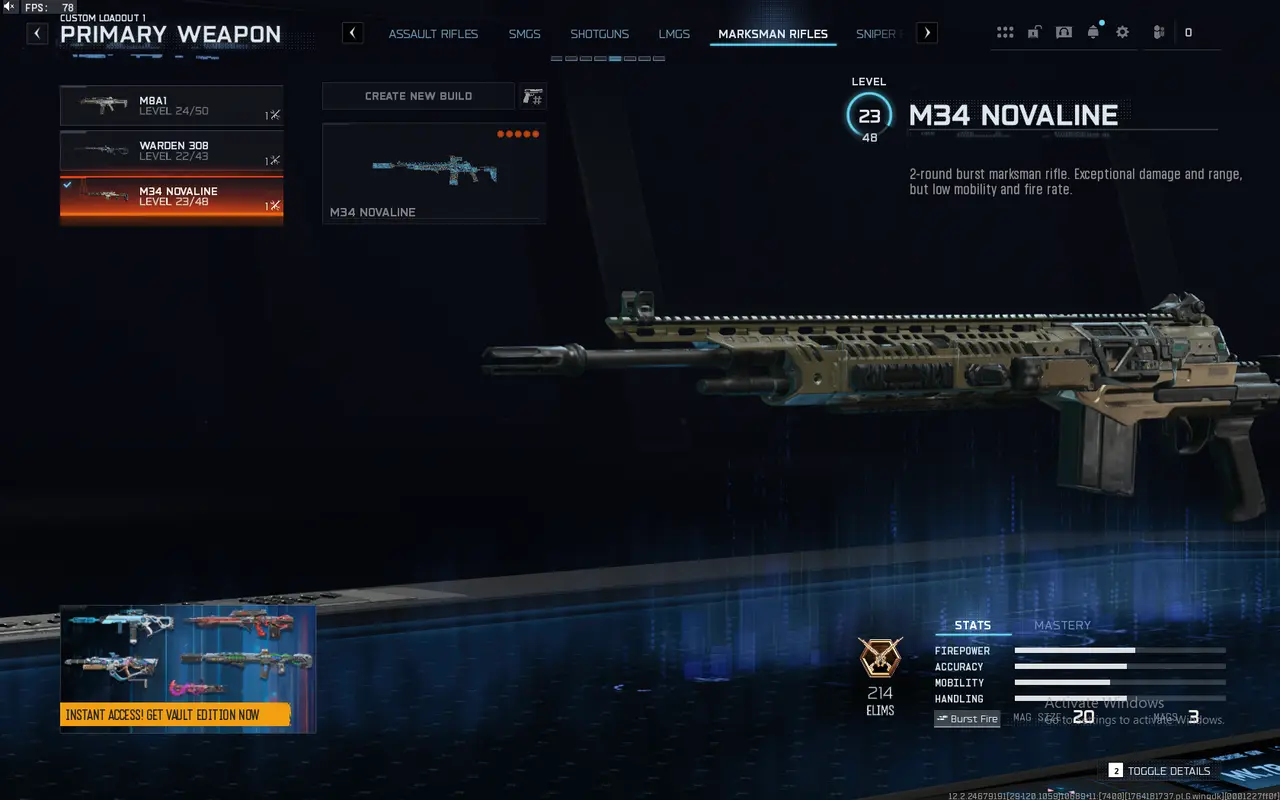
Task: Click the checkmark on M34 Novaline loadout entry
Action: 69,184
